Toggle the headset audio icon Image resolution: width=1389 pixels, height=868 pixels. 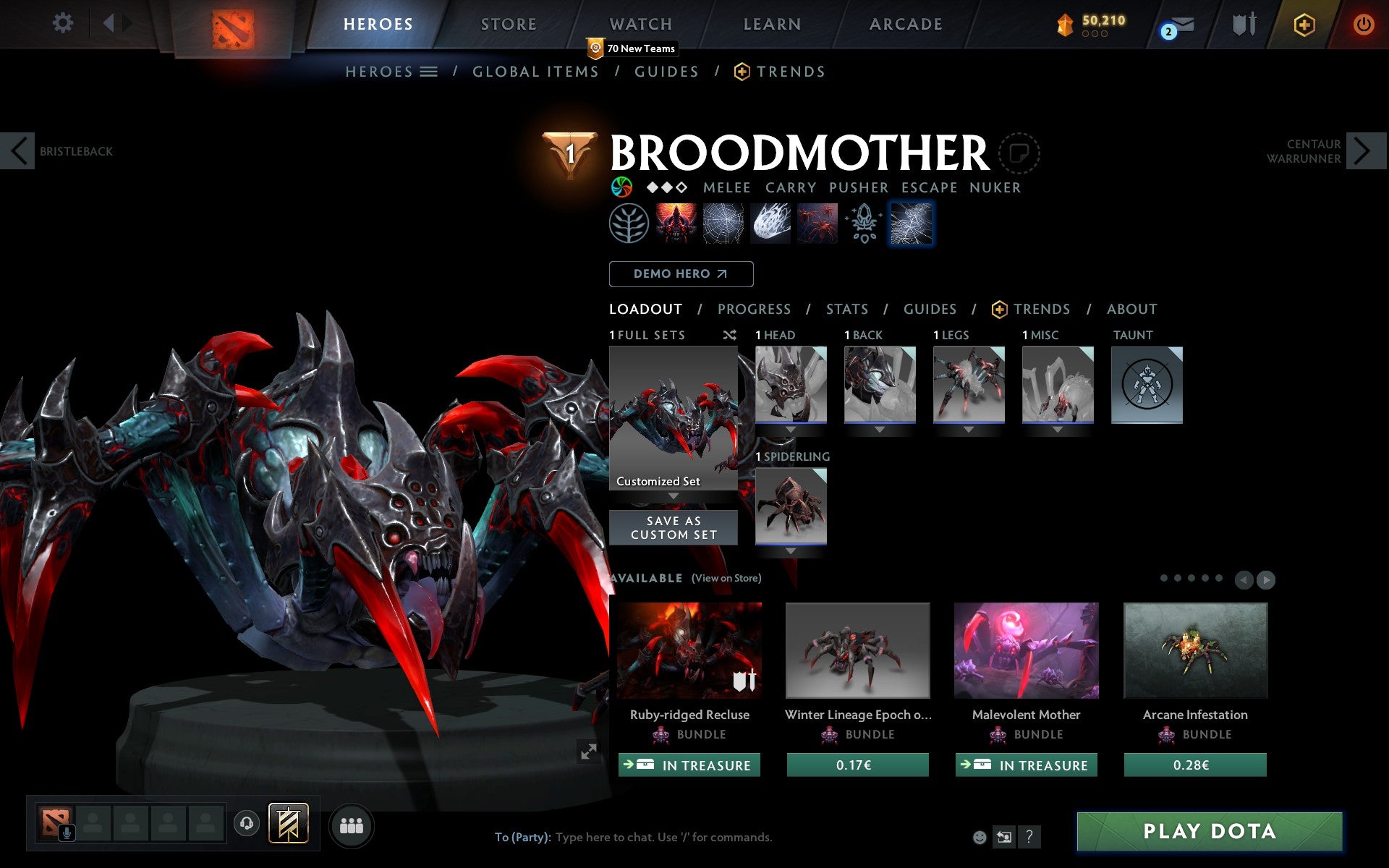coord(246,822)
